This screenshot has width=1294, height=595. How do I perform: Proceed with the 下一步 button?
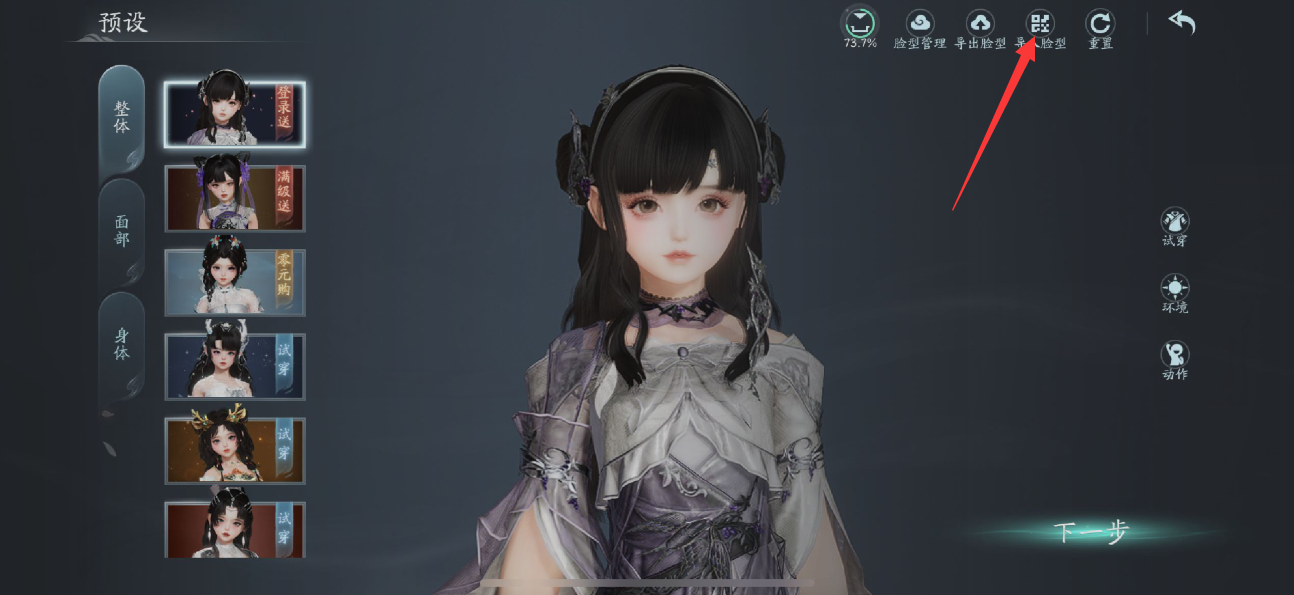pyautogui.click(x=1091, y=532)
